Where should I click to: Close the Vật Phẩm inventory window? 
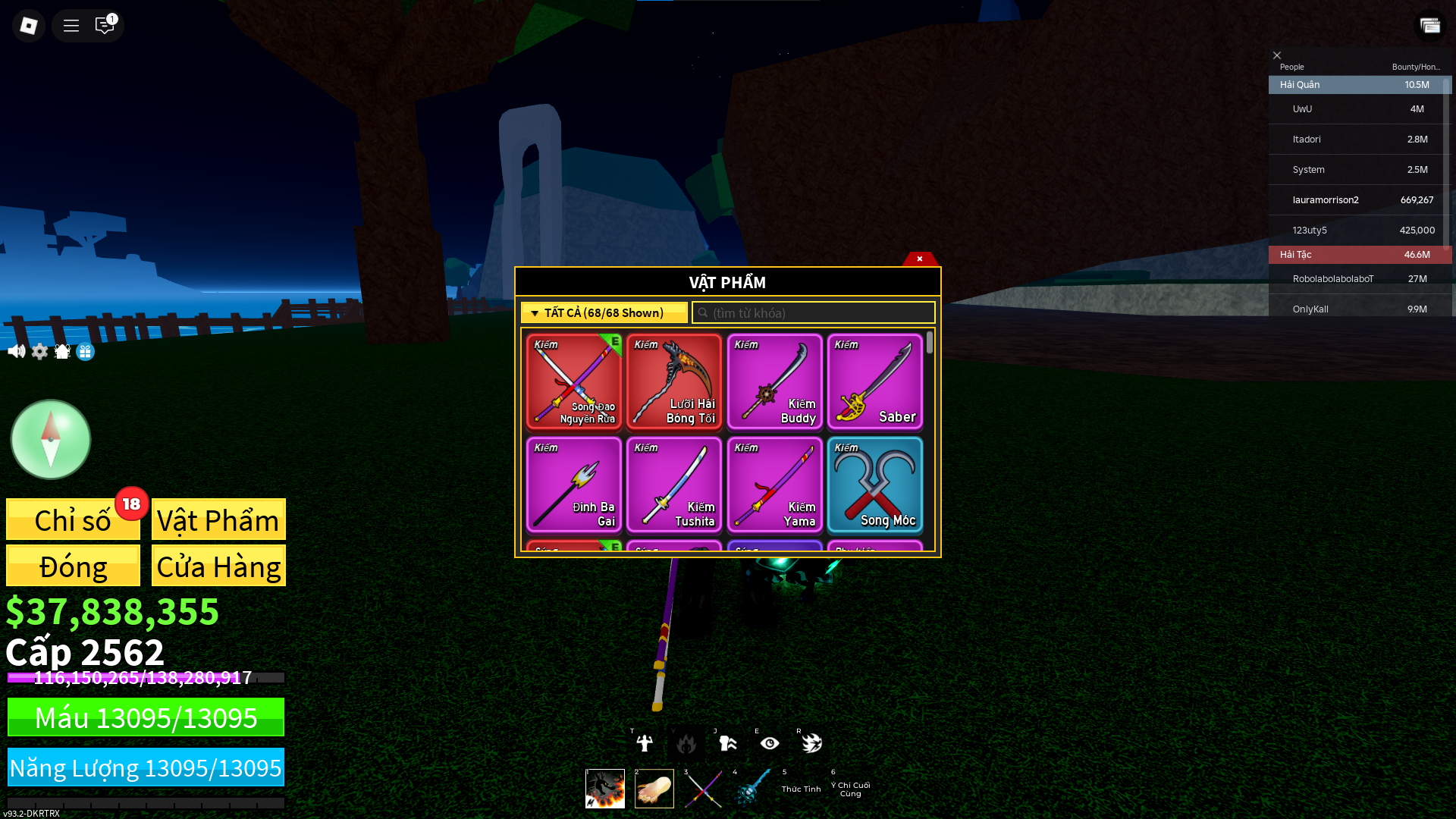(920, 259)
